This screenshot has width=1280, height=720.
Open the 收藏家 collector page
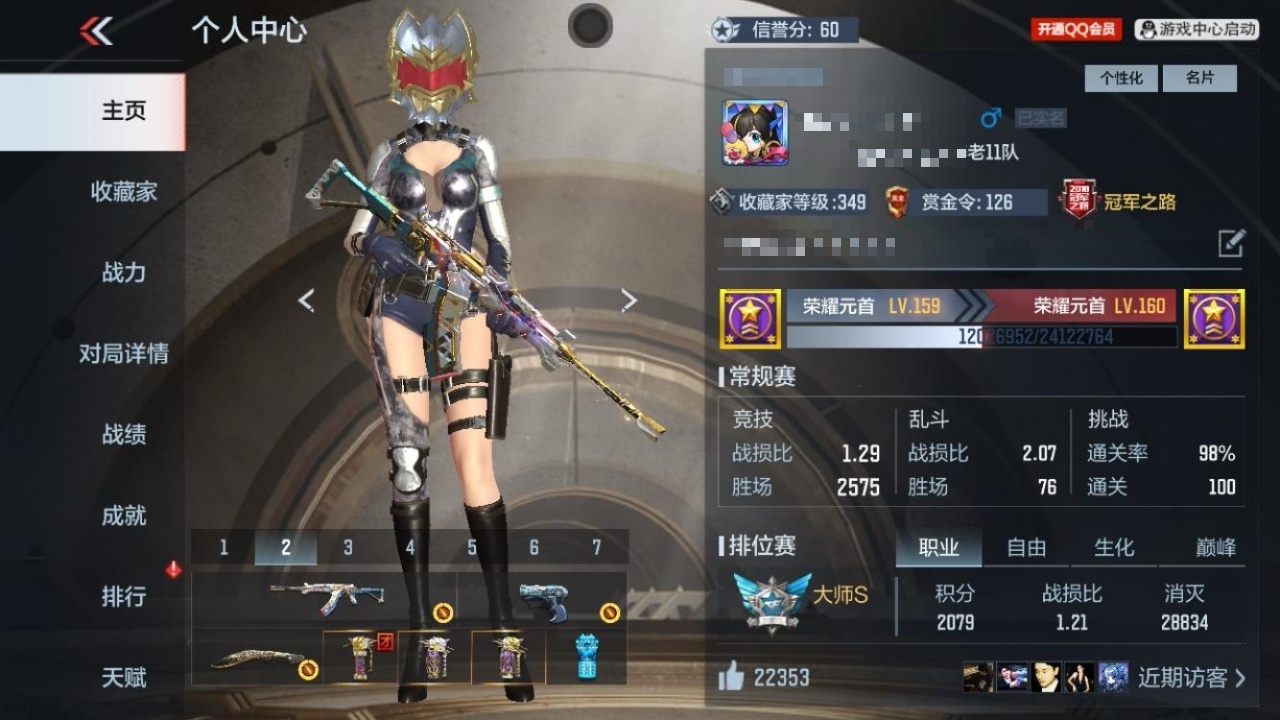coord(124,191)
